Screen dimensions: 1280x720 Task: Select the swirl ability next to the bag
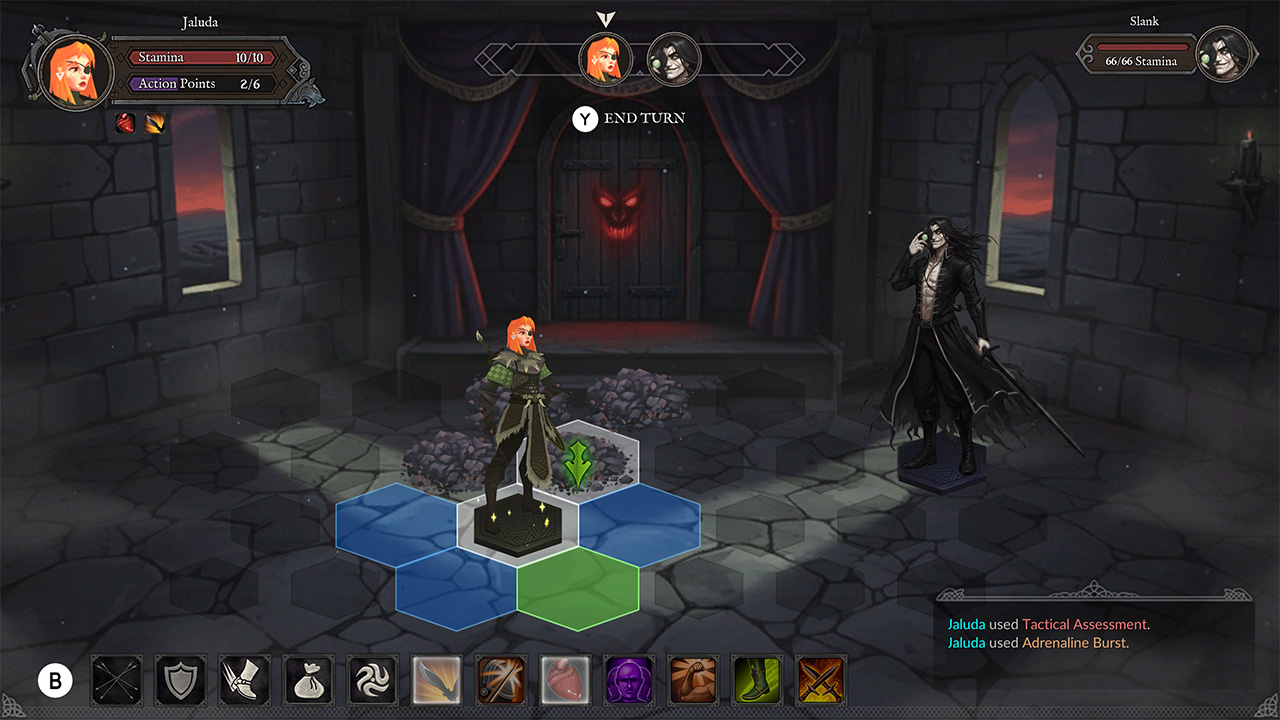point(372,680)
